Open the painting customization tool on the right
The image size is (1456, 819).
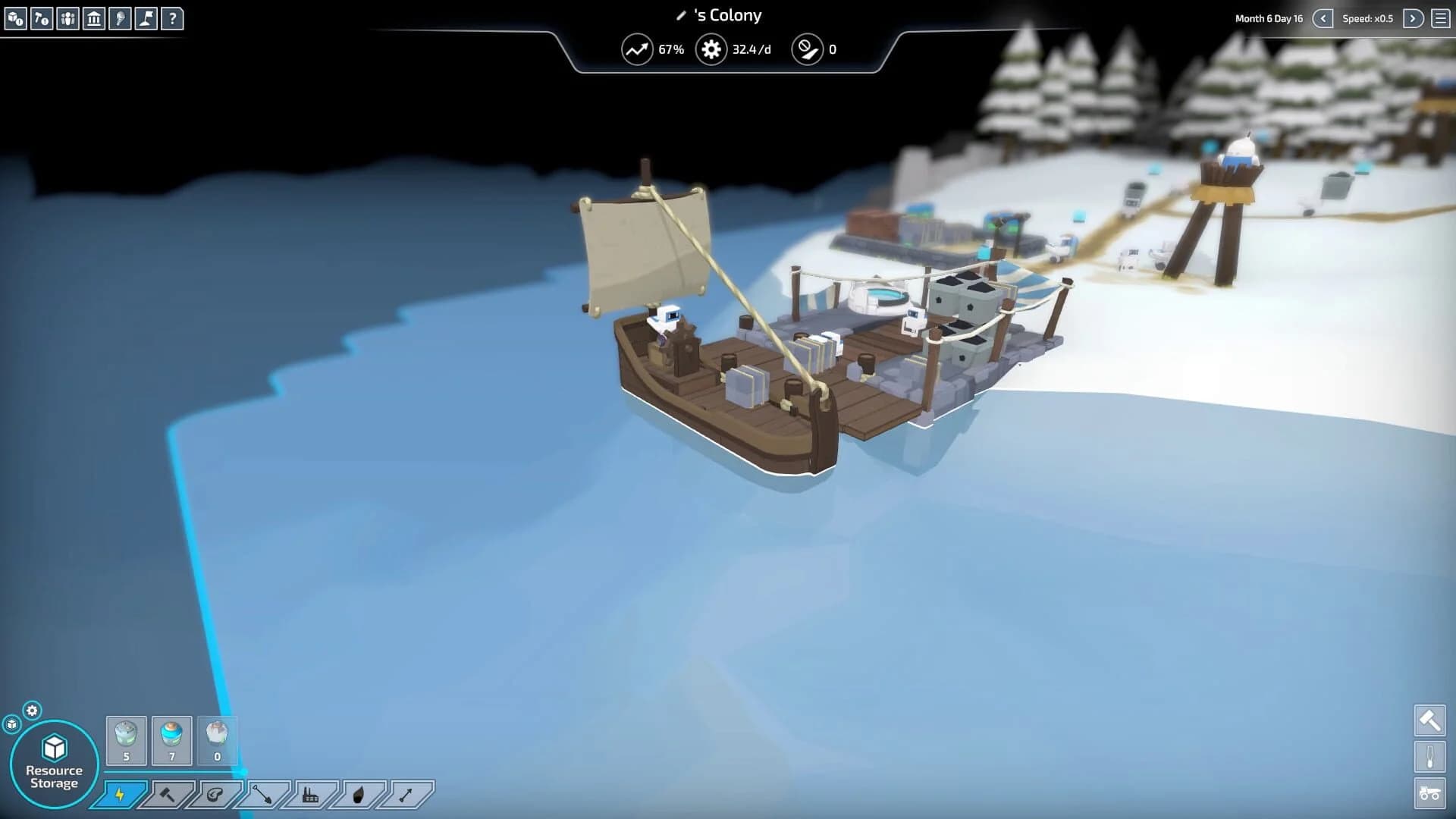(x=1430, y=720)
